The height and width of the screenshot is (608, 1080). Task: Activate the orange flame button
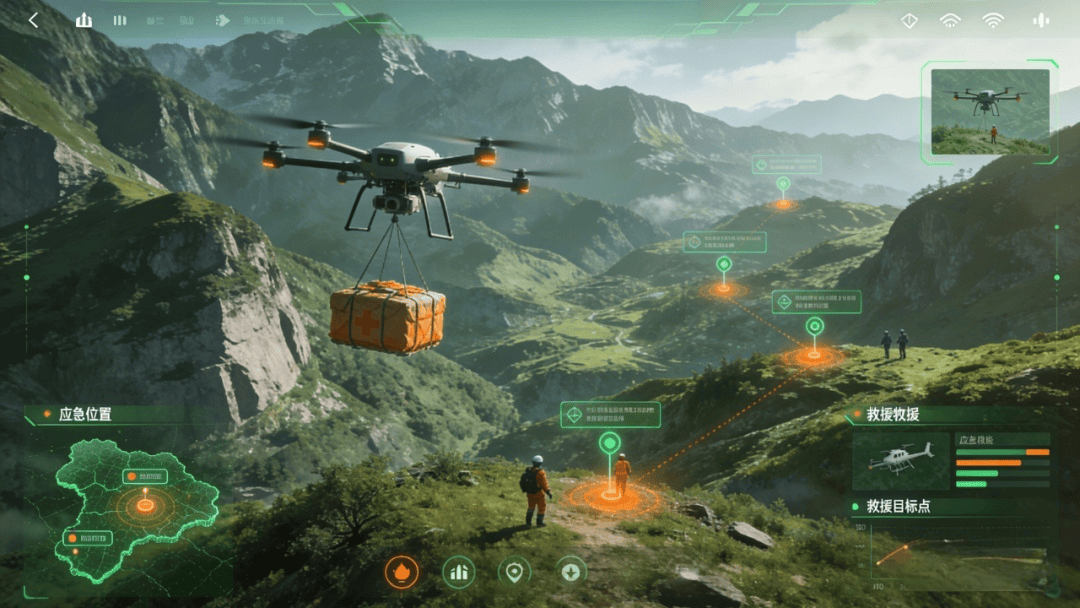[x=402, y=572]
